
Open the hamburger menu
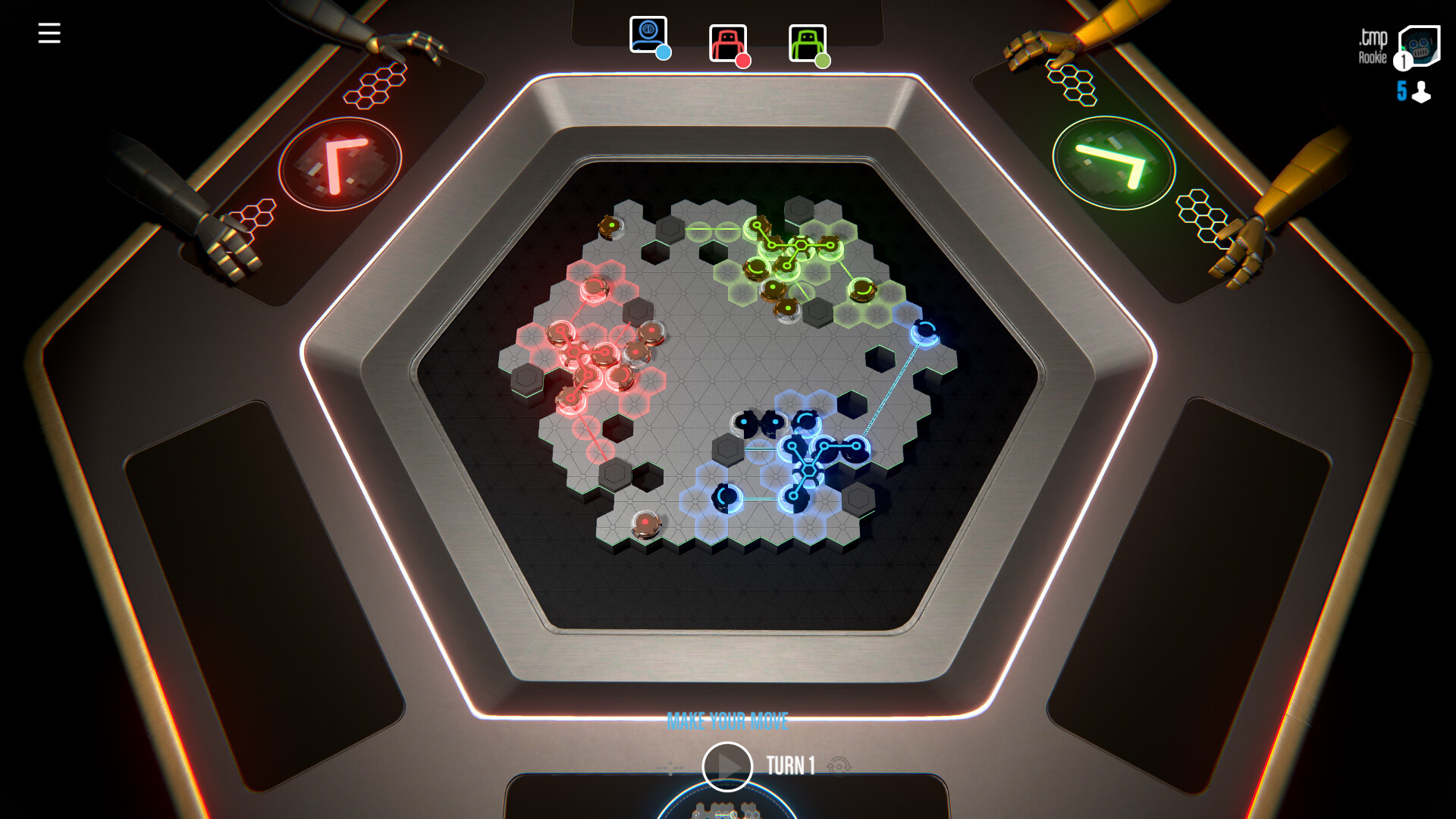(50, 33)
